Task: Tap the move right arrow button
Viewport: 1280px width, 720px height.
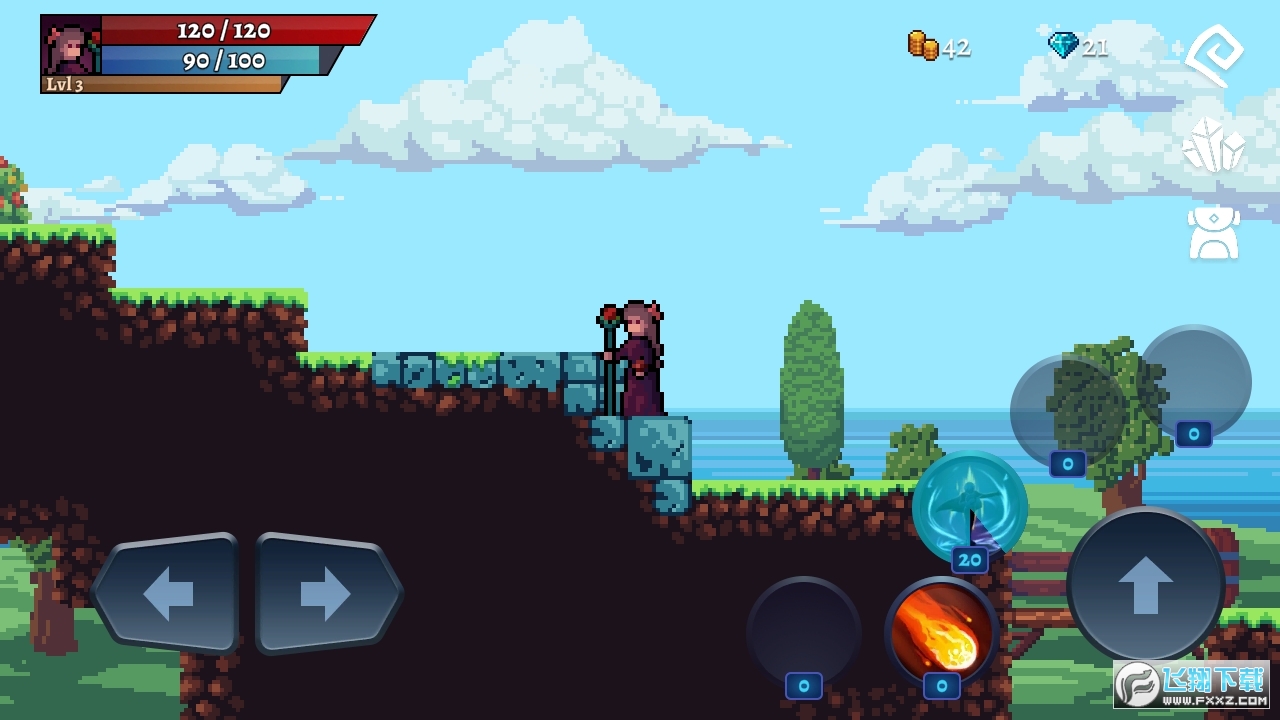Action: click(327, 594)
